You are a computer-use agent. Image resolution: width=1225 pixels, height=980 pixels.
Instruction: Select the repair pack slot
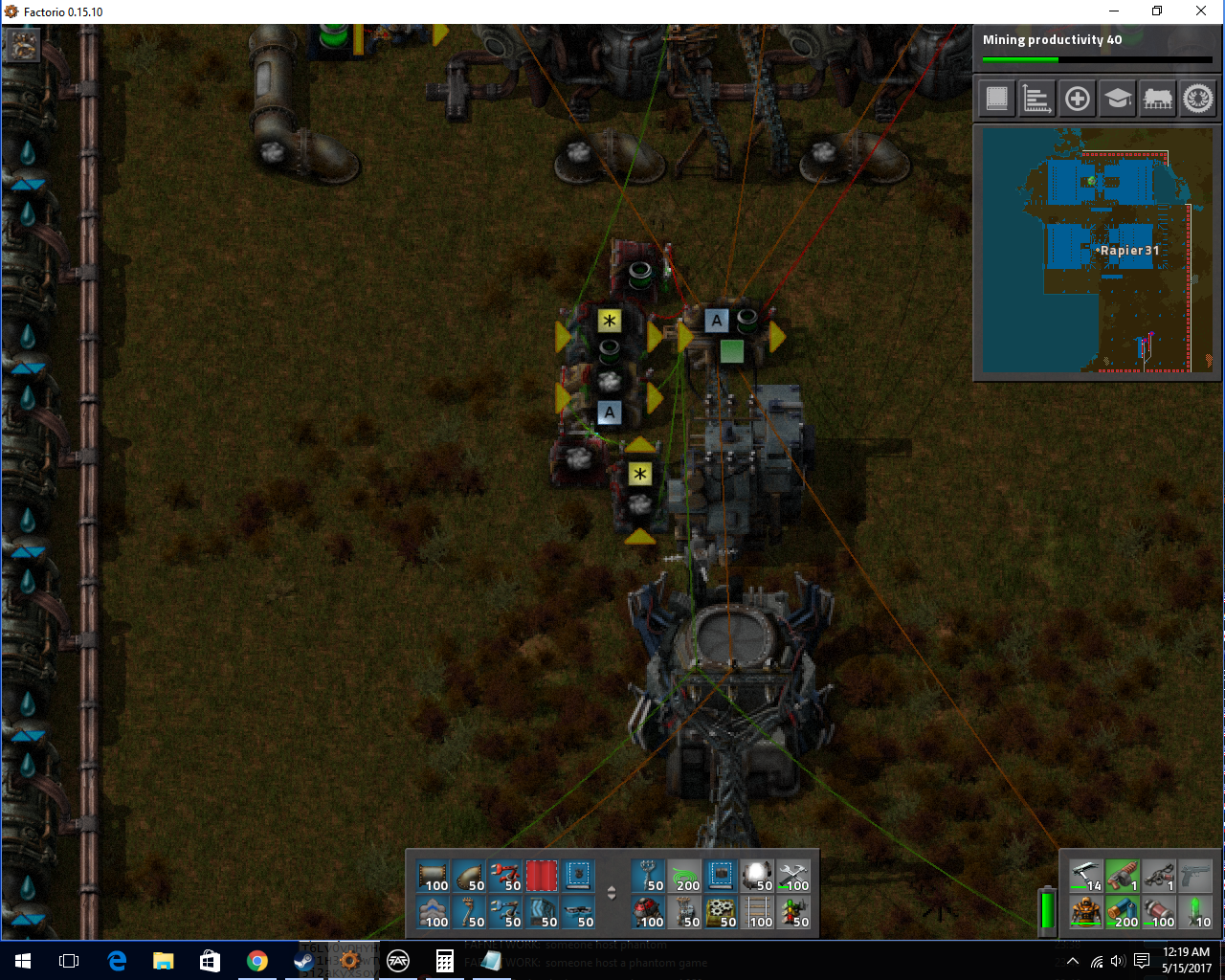tap(795, 876)
